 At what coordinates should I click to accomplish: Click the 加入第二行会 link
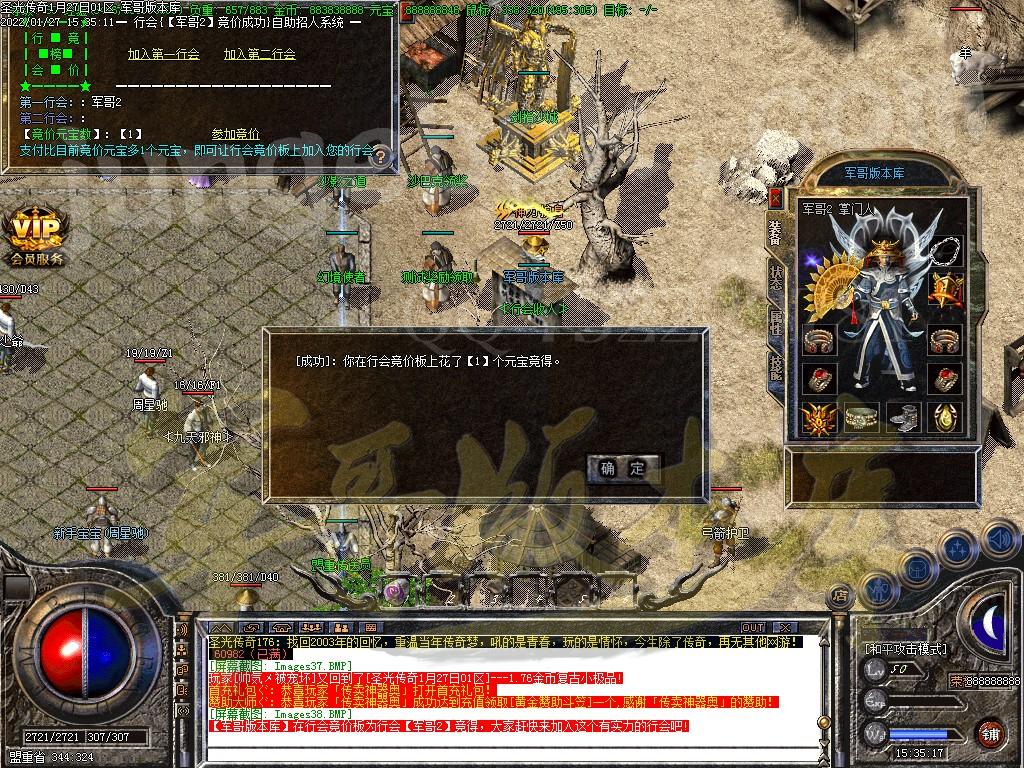pos(259,54)
